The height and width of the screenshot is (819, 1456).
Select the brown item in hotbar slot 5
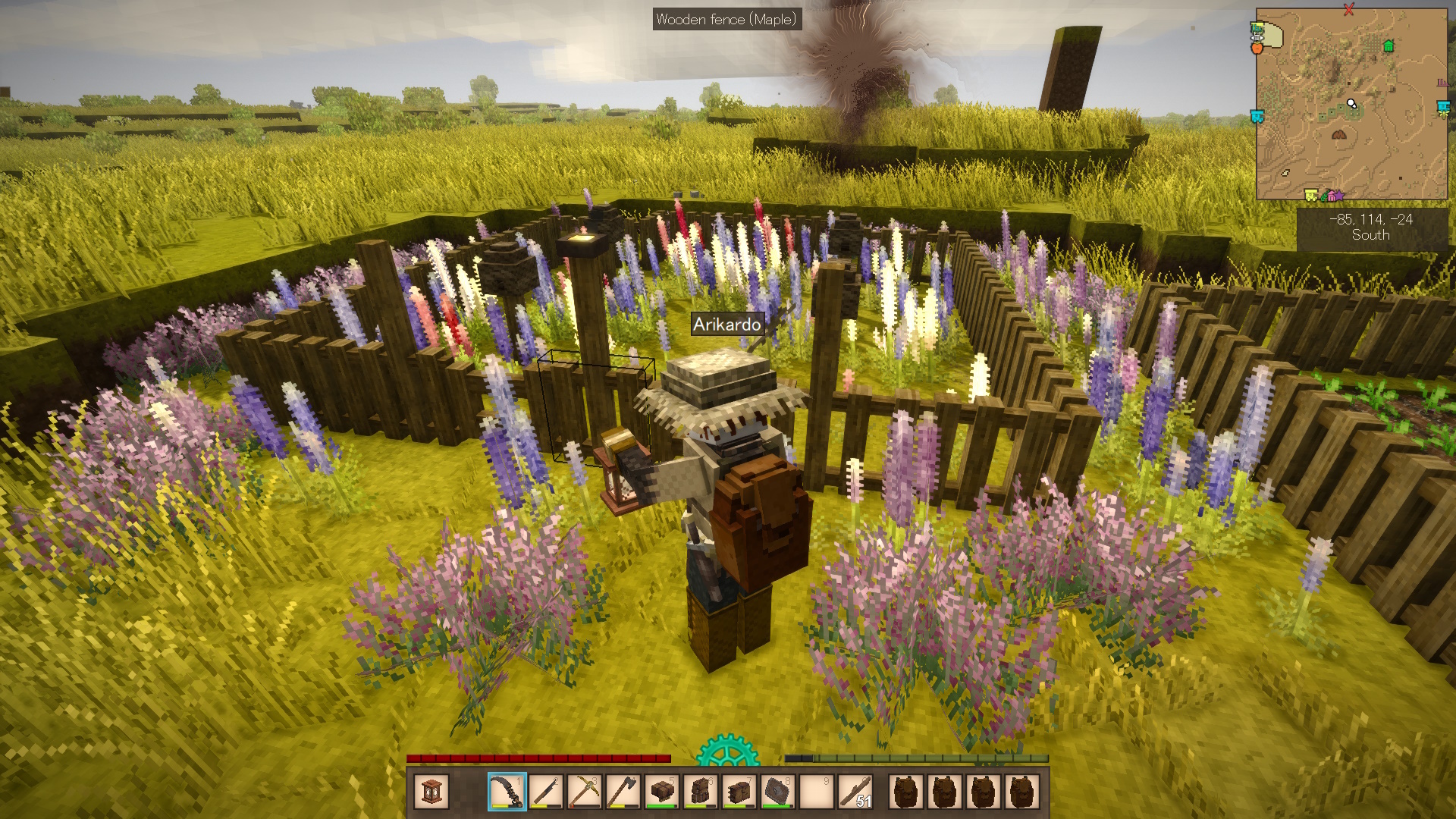tap(661, 792)
